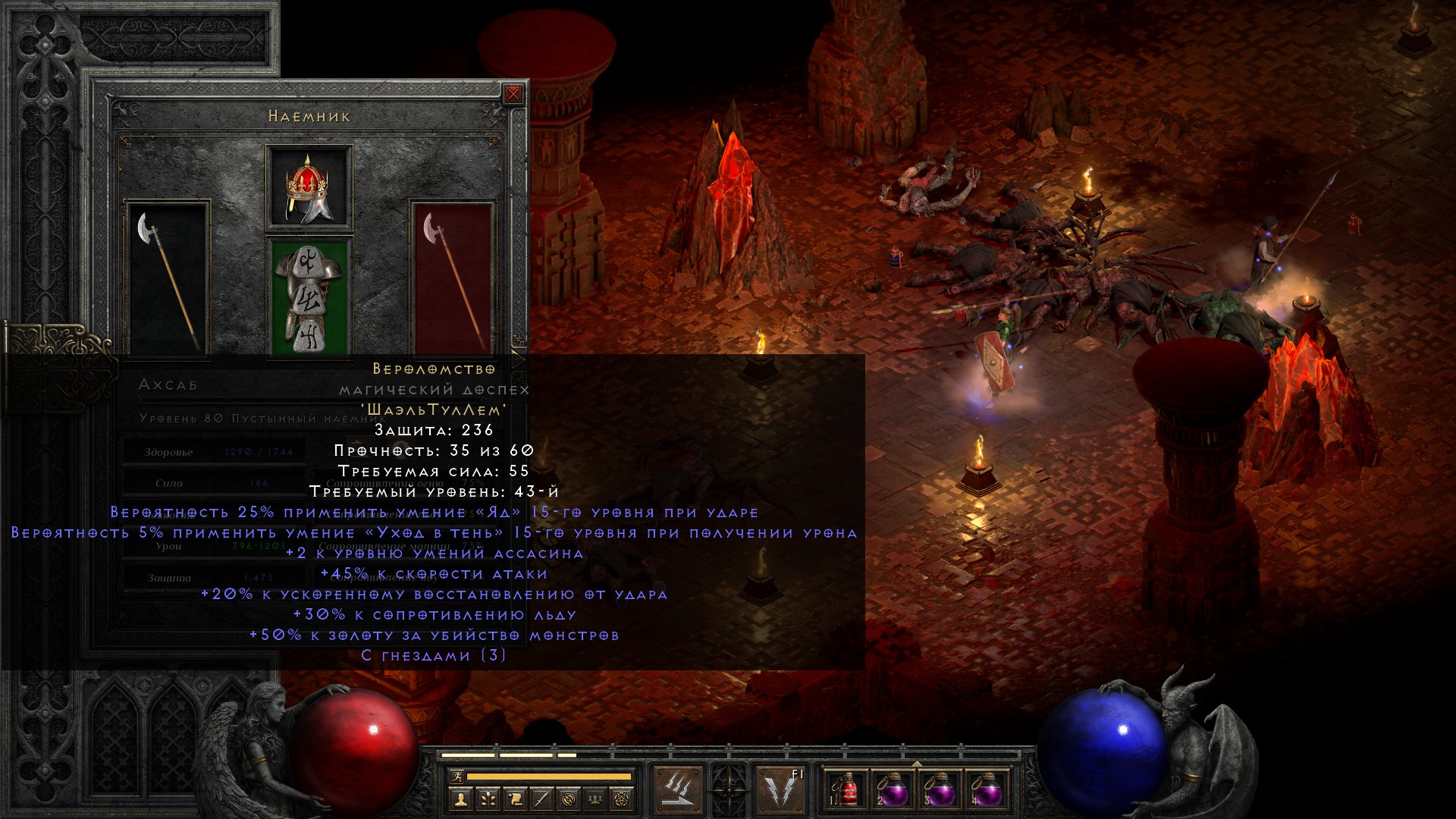Use the purple potion in belt slot 3
The width and height of the screenshot is (1456, 819).
tap(940, 790)
